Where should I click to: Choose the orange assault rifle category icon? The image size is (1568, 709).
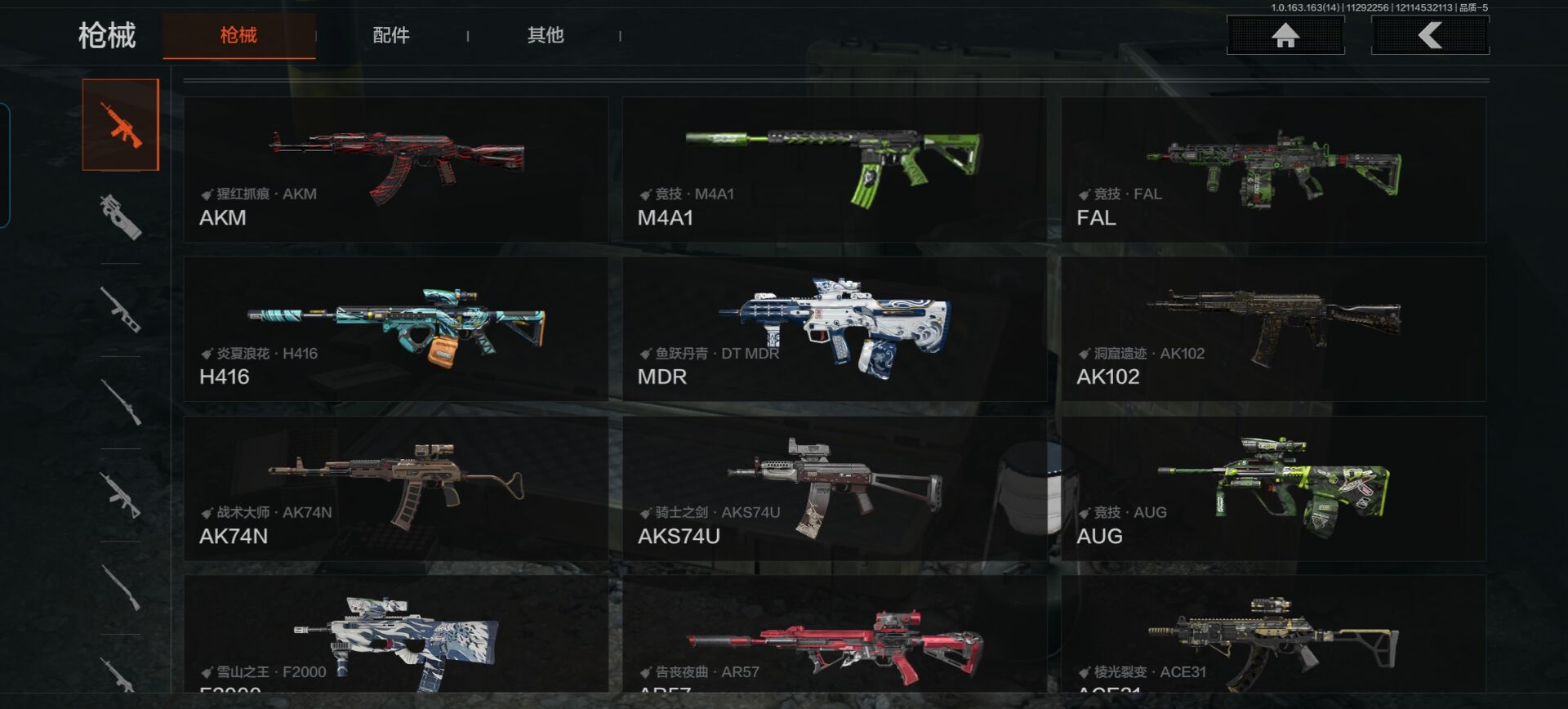pos(121,125)
